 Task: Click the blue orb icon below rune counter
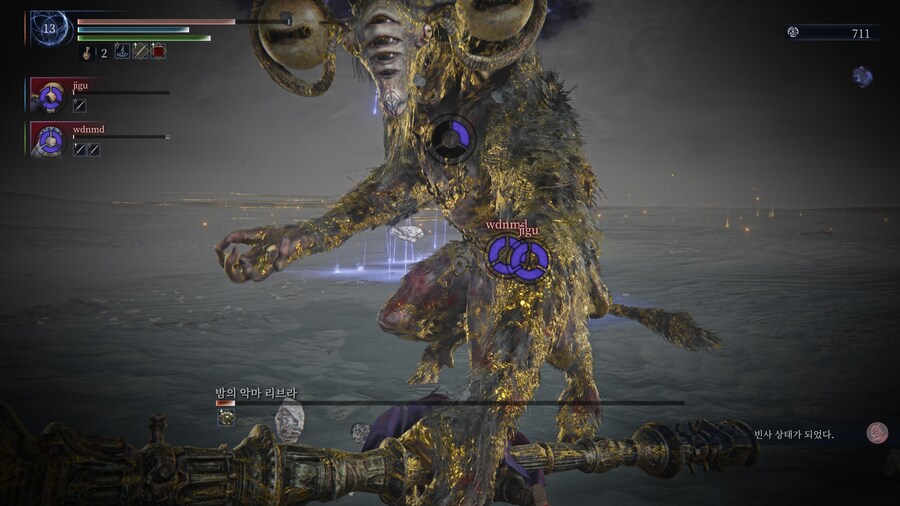tap(862, 76)
